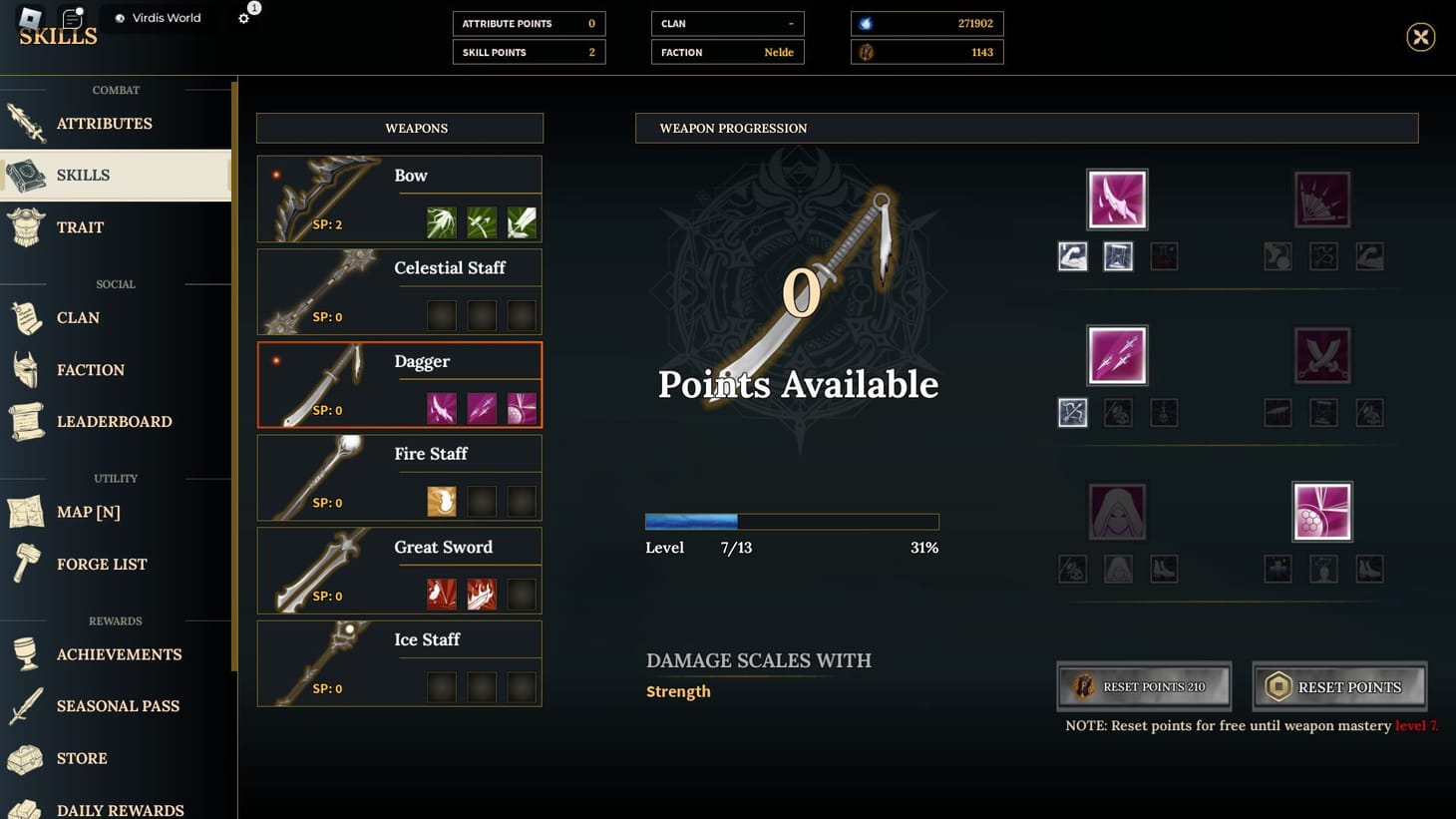Select the Trait armor icon in sidebar
This screenshot has width=1456, height=819.
point(25,226)
